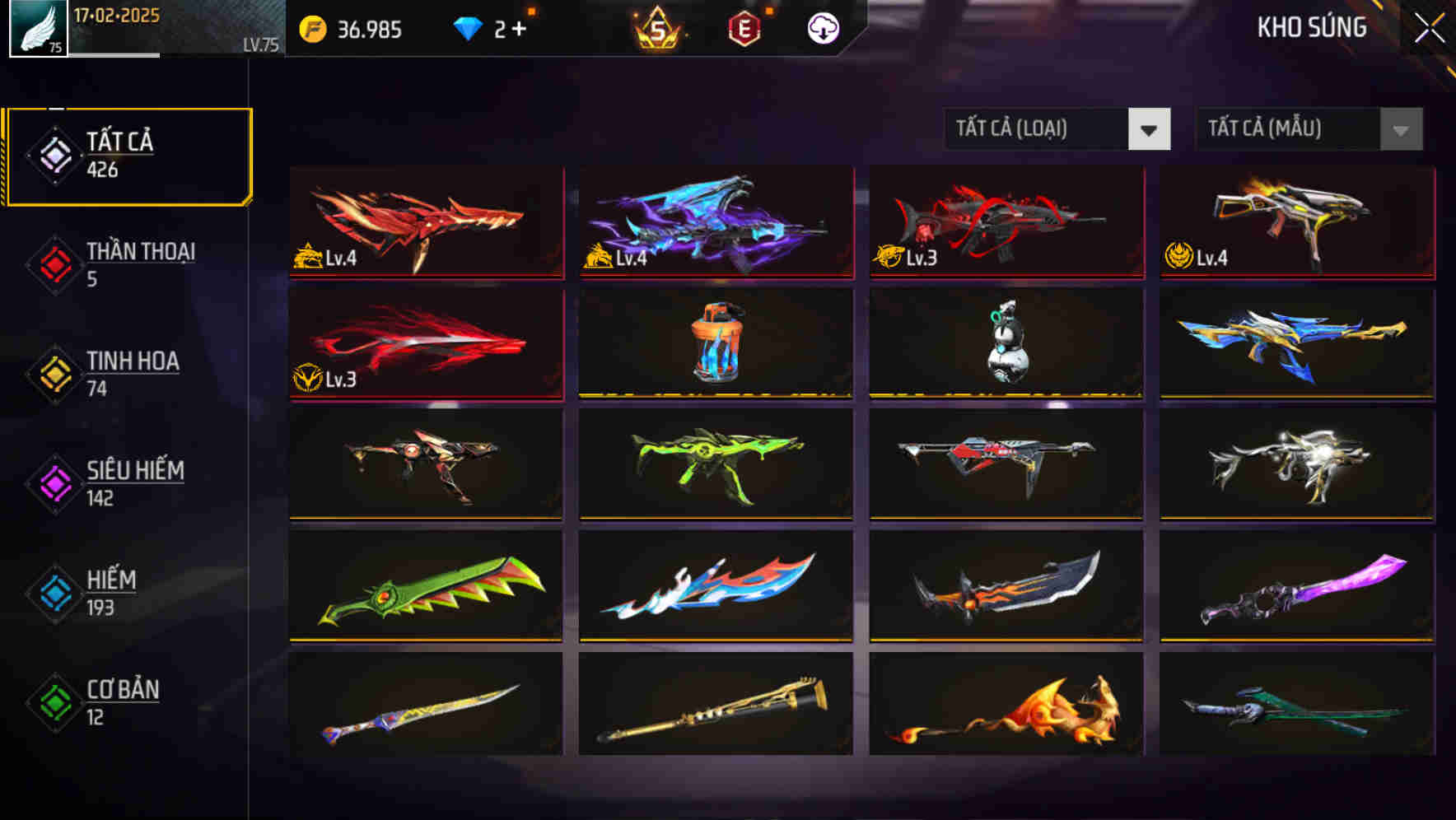Select the TẤT CẢ category showing 426 items
1456x820 pixels.
pos(128,153)
